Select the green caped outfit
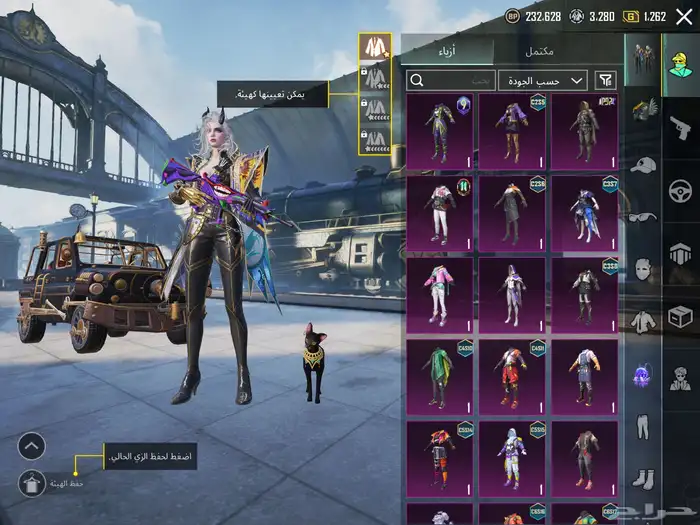Viewport: 700px width, 525px height. (440, 375)
